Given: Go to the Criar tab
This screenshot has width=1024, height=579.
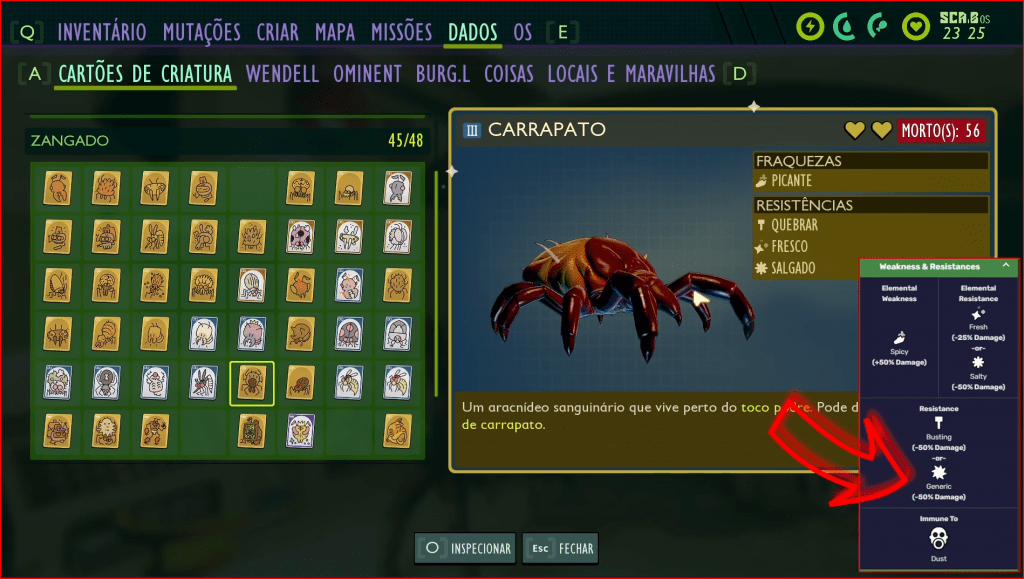Looking at the screenshot, I should [277, 32].
